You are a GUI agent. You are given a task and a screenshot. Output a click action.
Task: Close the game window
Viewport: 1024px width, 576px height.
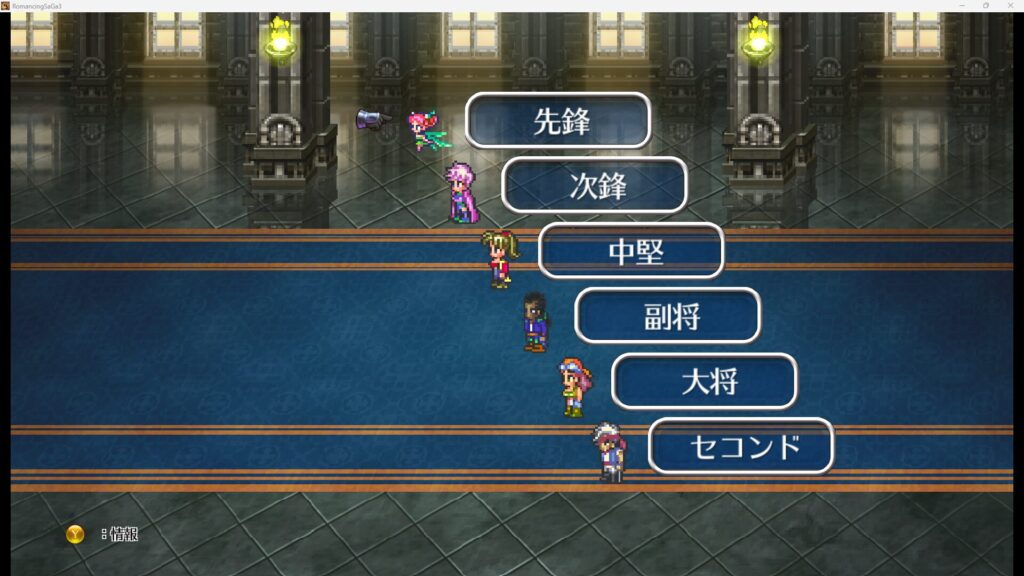1010,5
